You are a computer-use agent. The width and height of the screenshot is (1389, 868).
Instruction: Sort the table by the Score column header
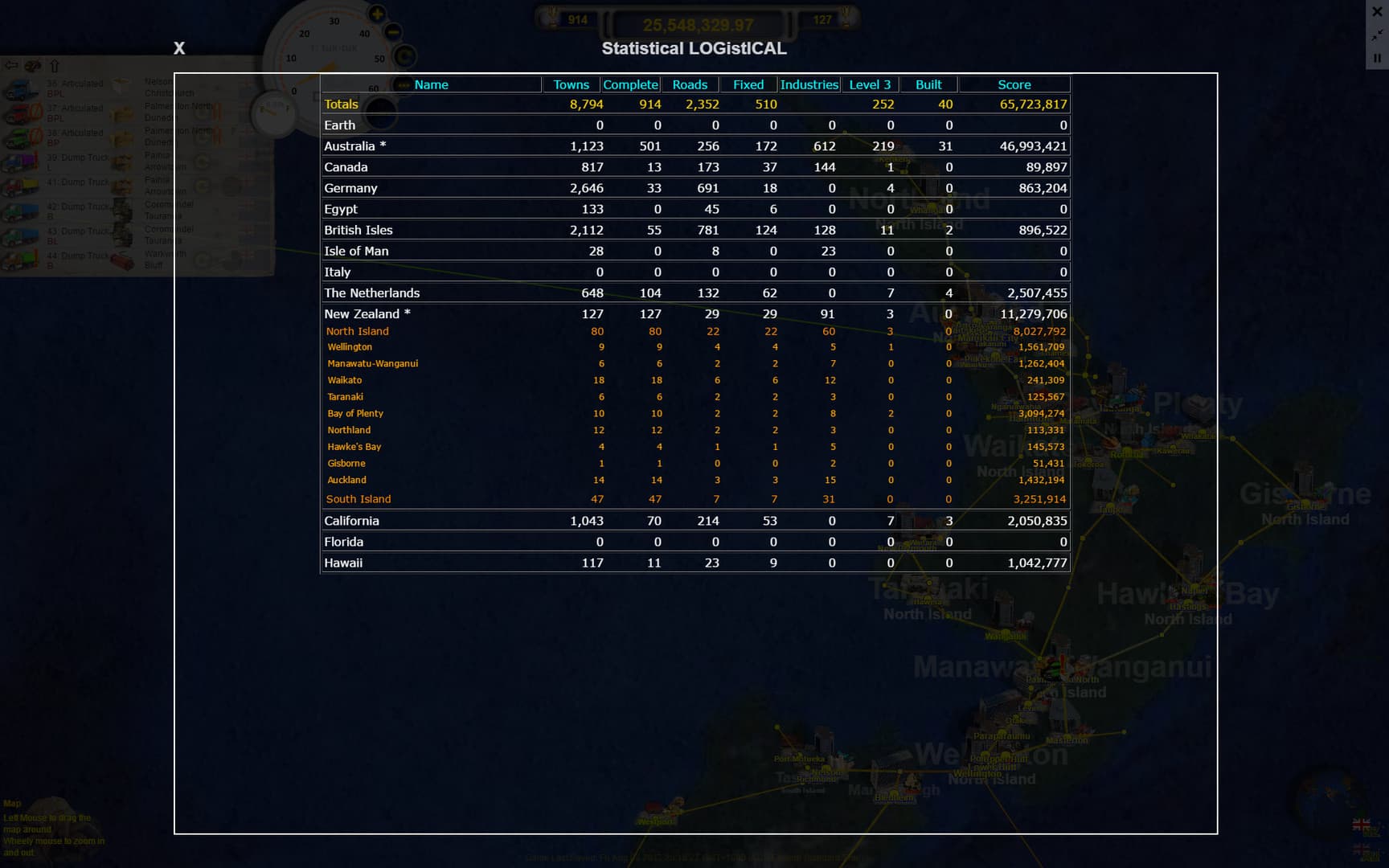(x=1014, y=84)
